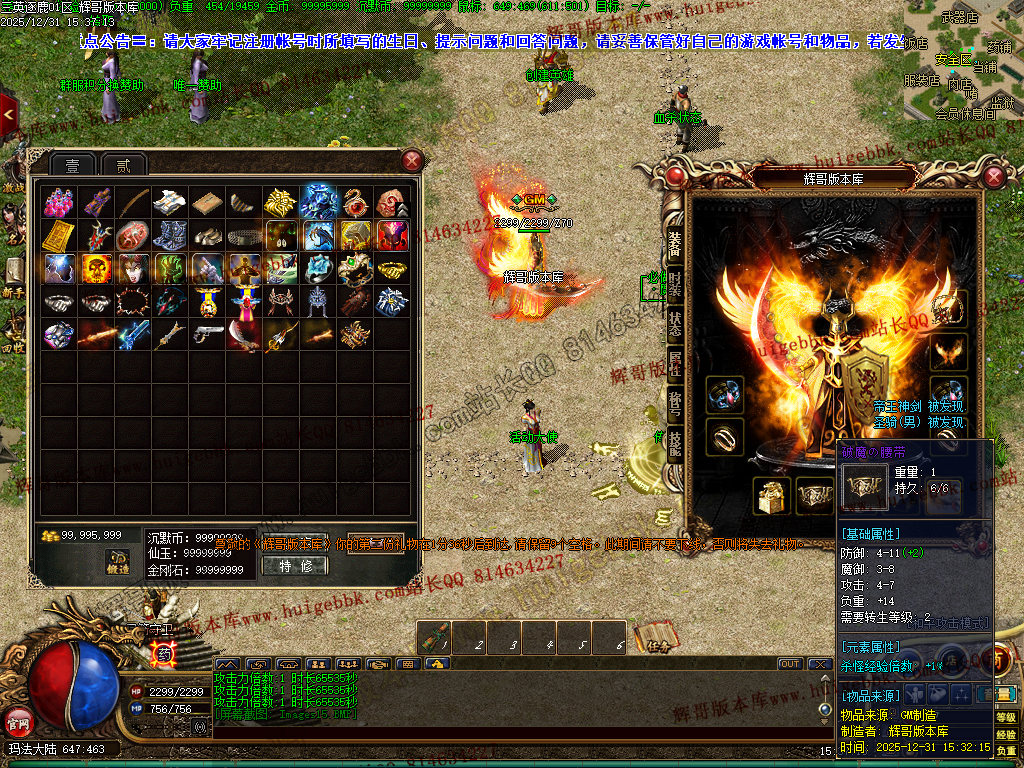
Task: Open the 官网 official website button
Action: (x=19, y=720)
